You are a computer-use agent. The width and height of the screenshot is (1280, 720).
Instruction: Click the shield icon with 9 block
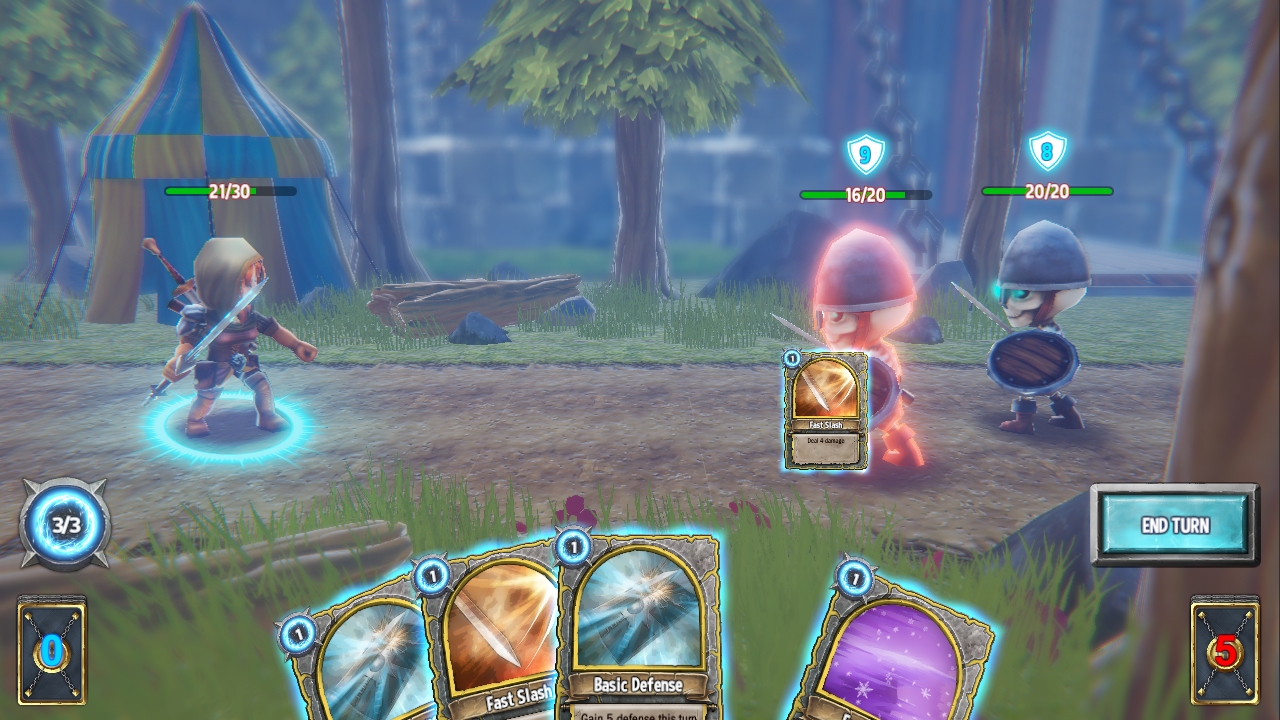pos(866,152)
